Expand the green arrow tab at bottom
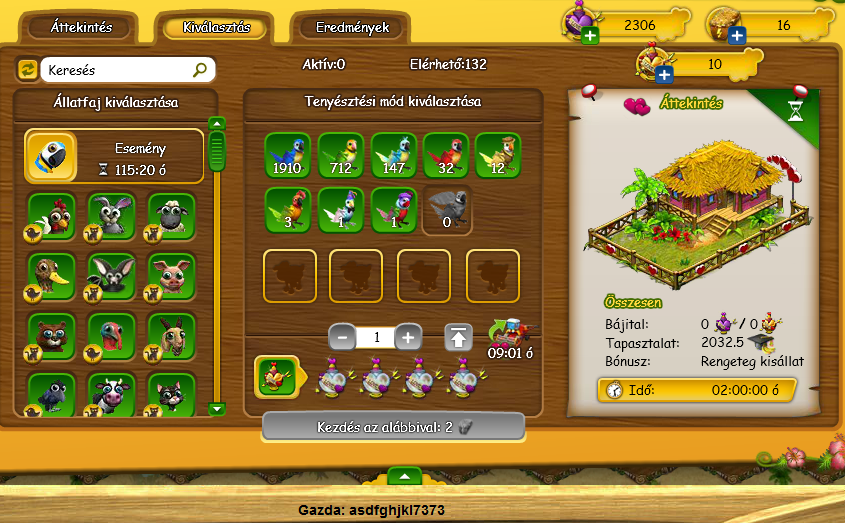The width and height of the screenshot is (845, 523). coord(405,475)
